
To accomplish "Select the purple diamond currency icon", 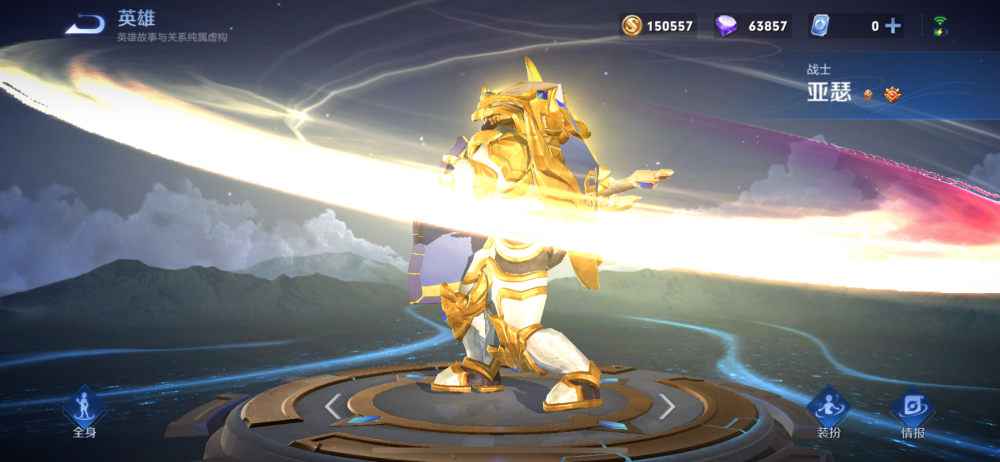I will 727,26.
